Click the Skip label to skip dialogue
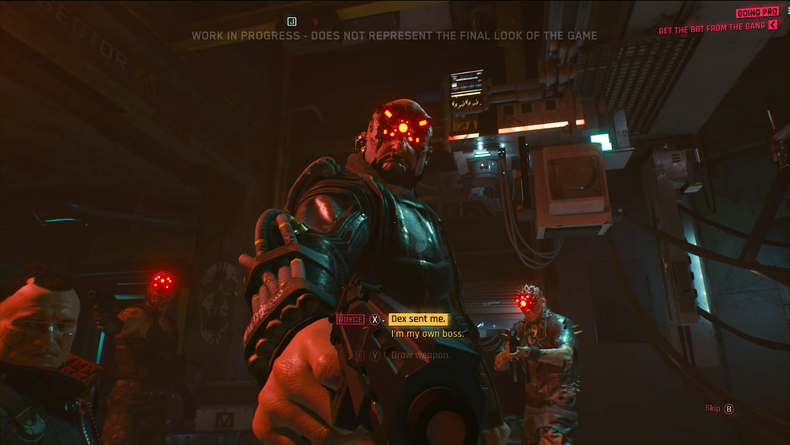This screenshot has width=790, height=445. coord(712,408)
